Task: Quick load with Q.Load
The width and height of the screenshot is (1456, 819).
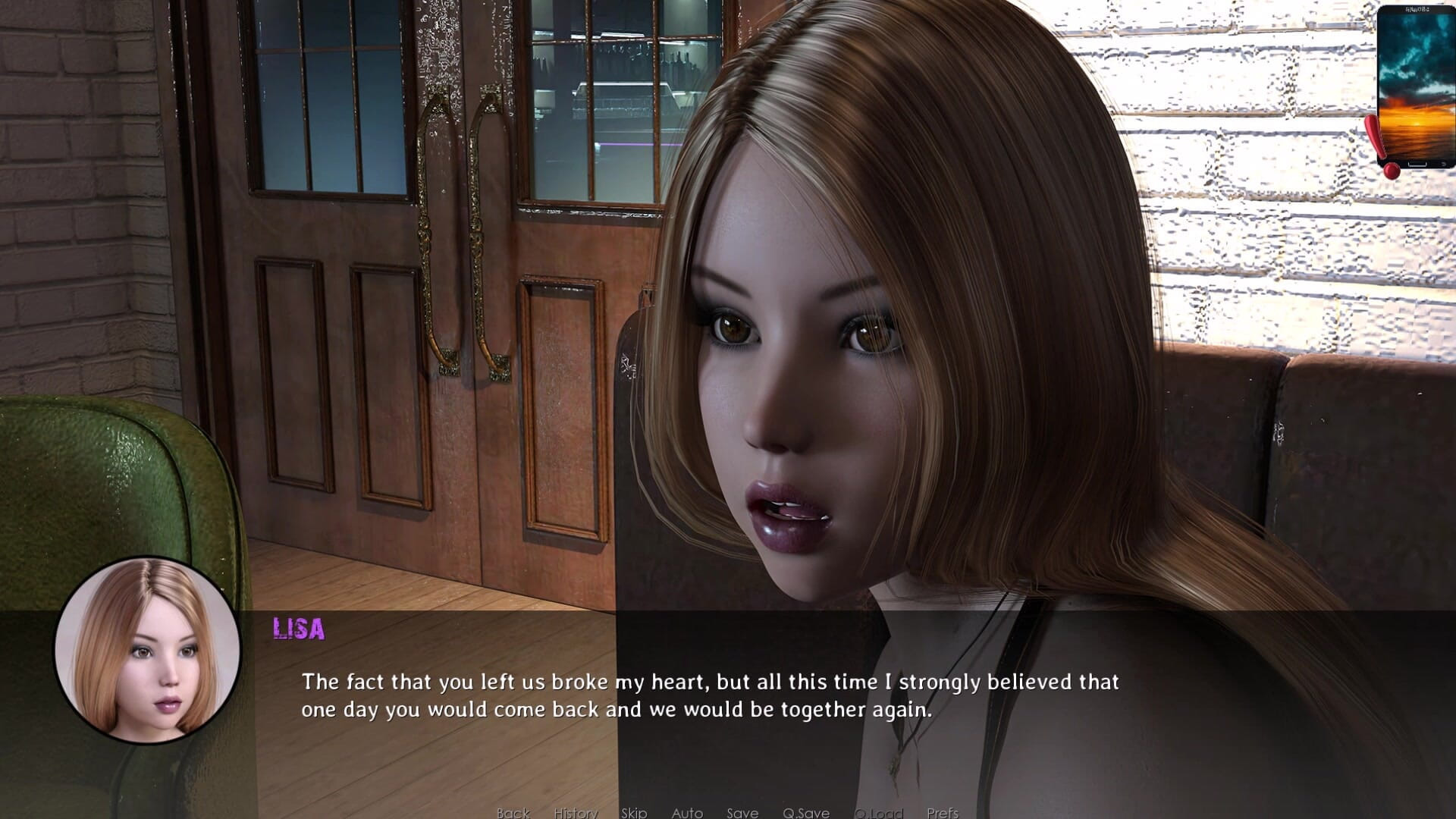Action: [x=879, y=812]
